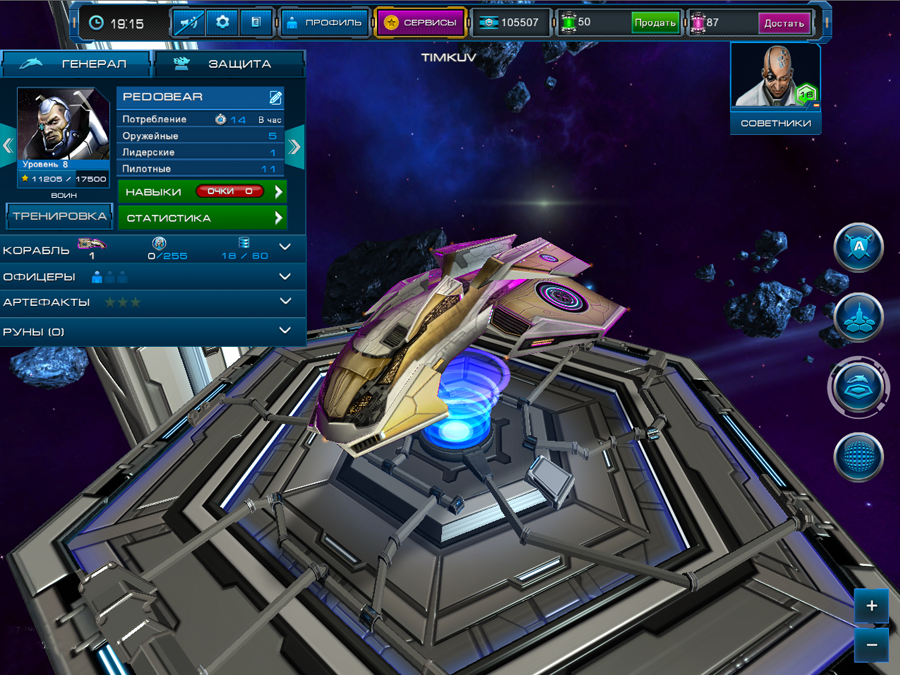Switch to the Генерал tab

76,64
